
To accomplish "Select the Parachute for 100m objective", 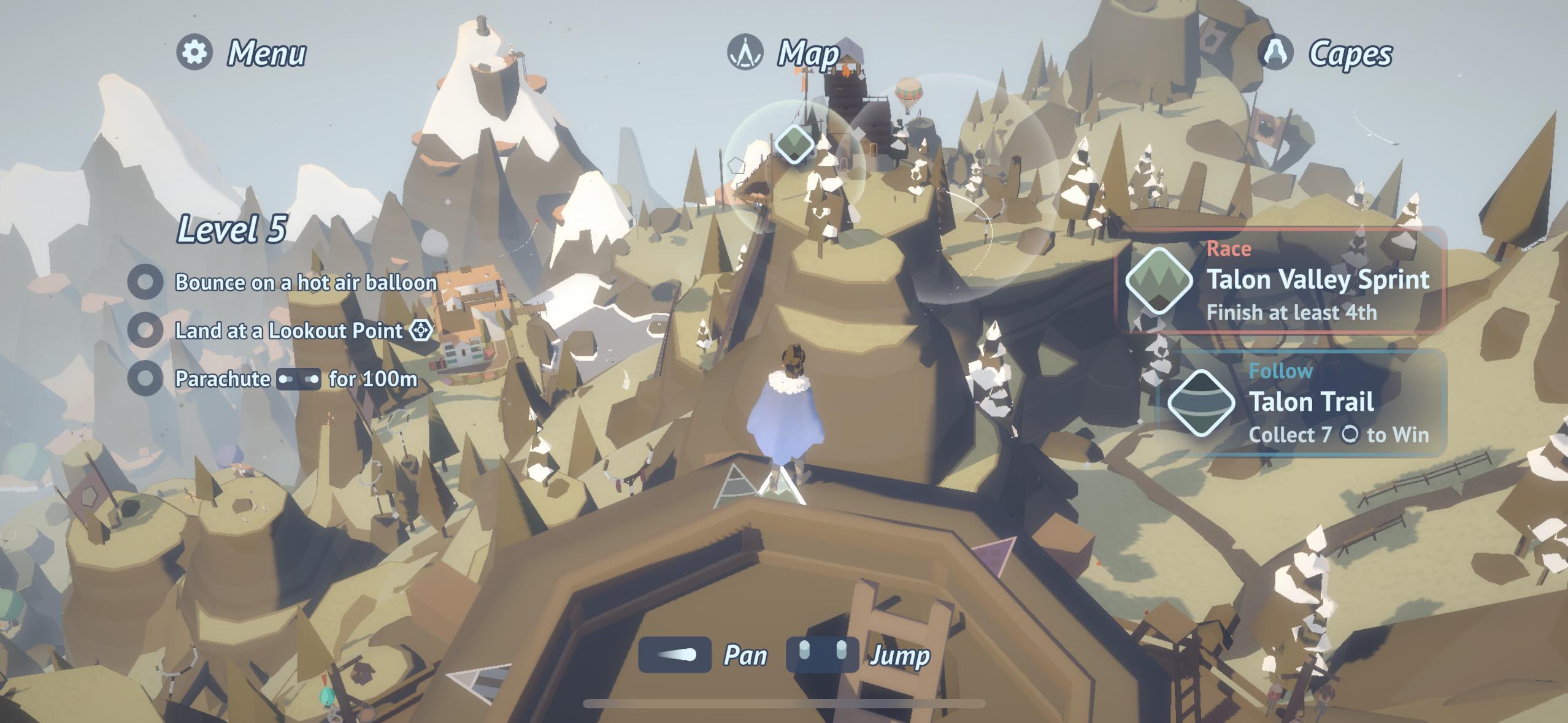I will pos(273,378).
